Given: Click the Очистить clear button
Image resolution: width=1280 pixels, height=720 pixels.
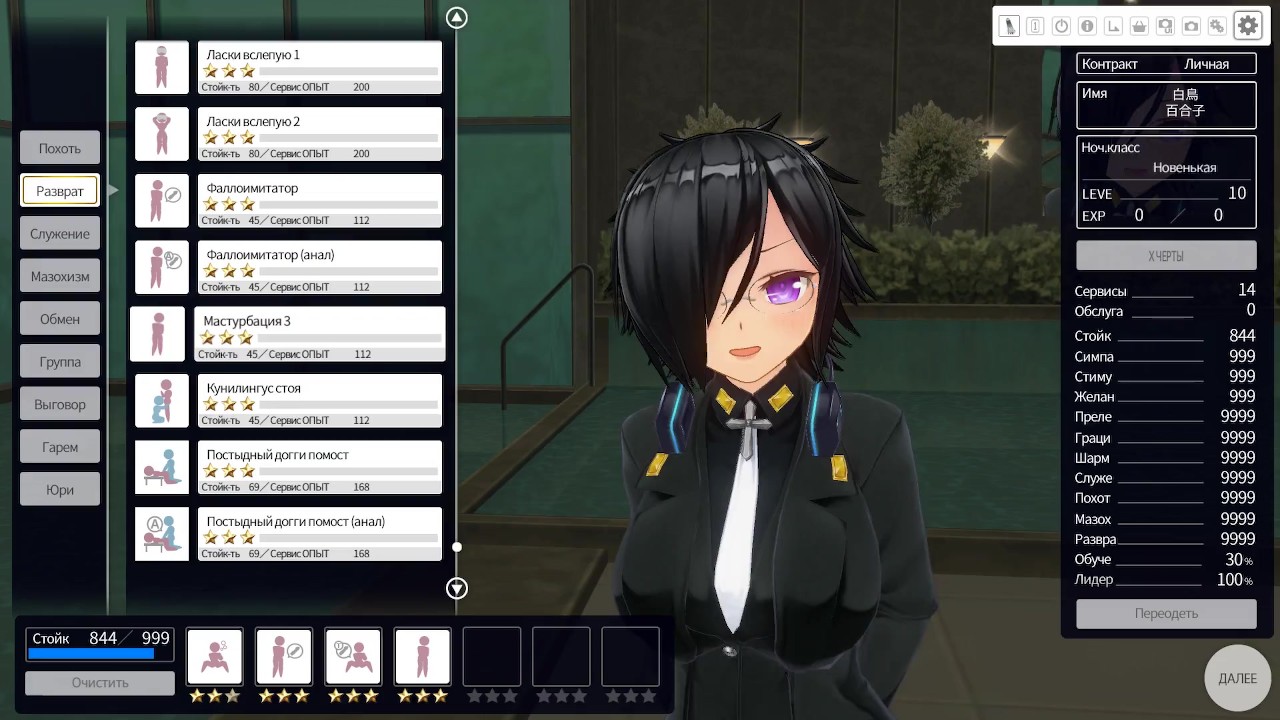Looking at the screenshot, I should coord(100,683).
